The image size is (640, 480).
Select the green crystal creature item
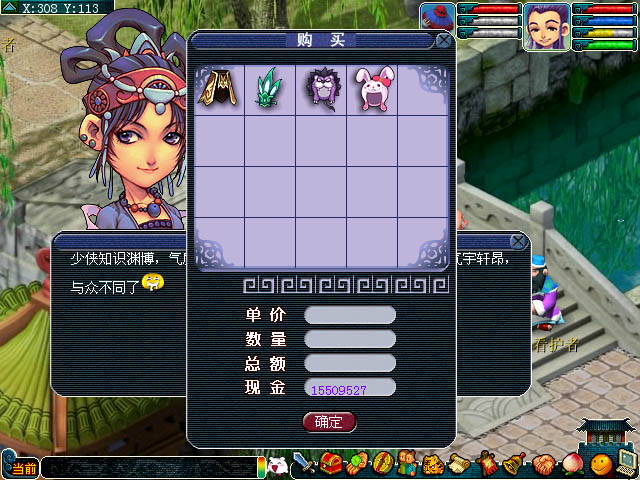click(x=269, y=90)
